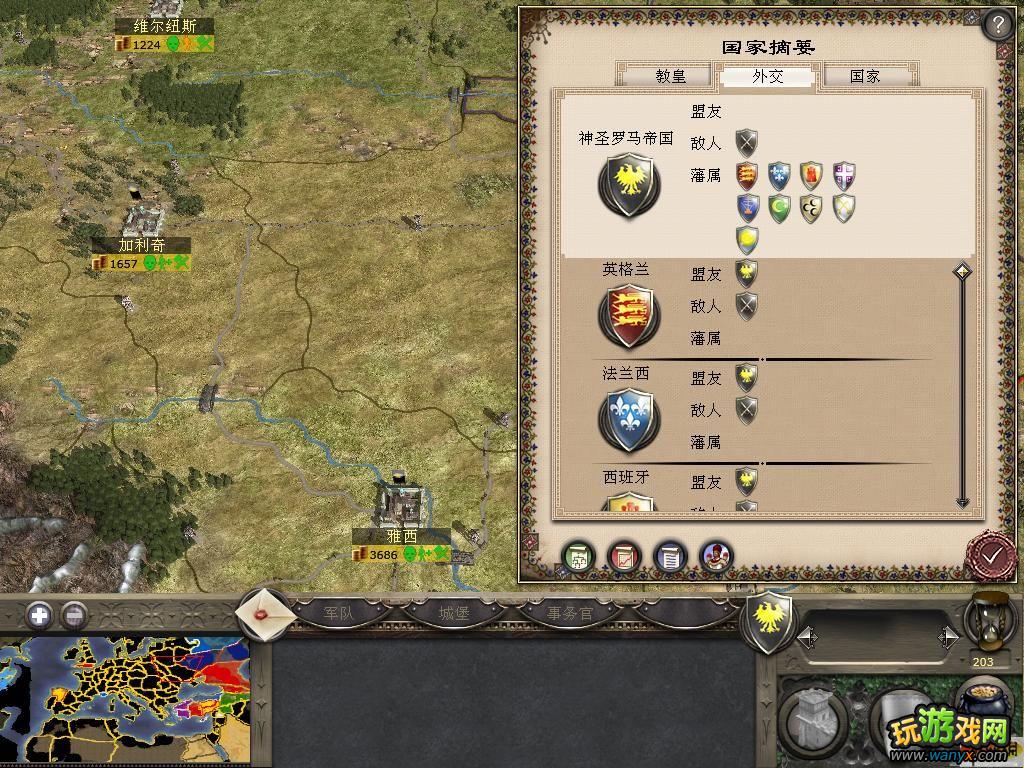The height and width of the screenshot is (768, 1024).
Task: Confirm and close with the red checkmark seal
Action: (992, 554)
